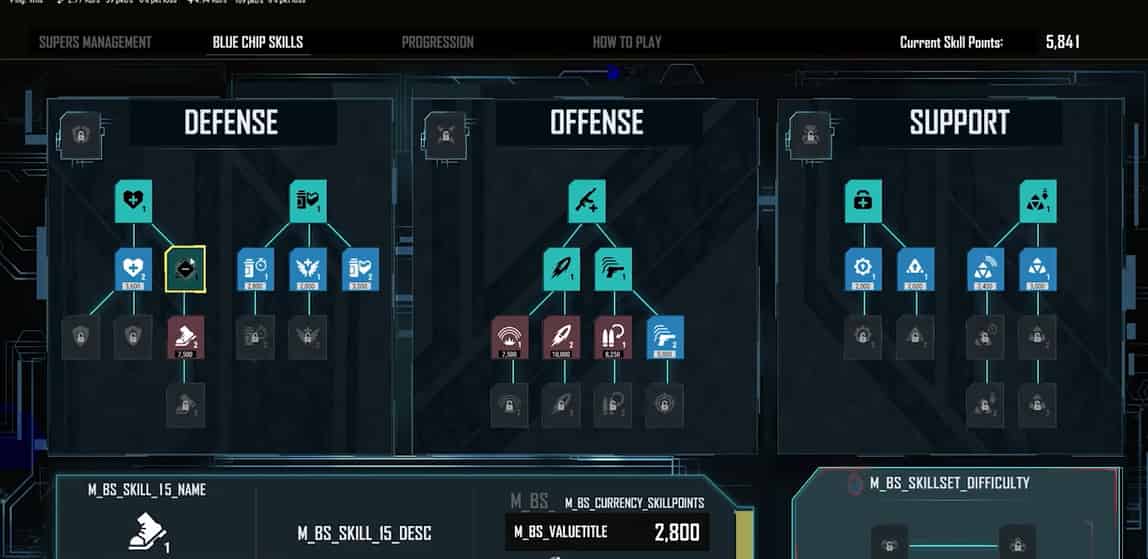The height and width of the screenshot is (559, 1148).
Task: Pick the red rocket skill costing 10,000
Action: pos(562,335)
